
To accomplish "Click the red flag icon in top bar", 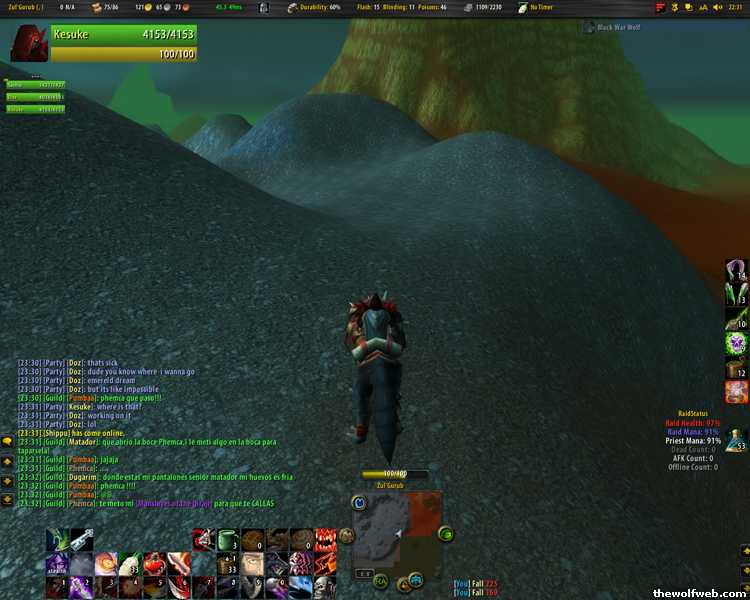I will 661,7.
